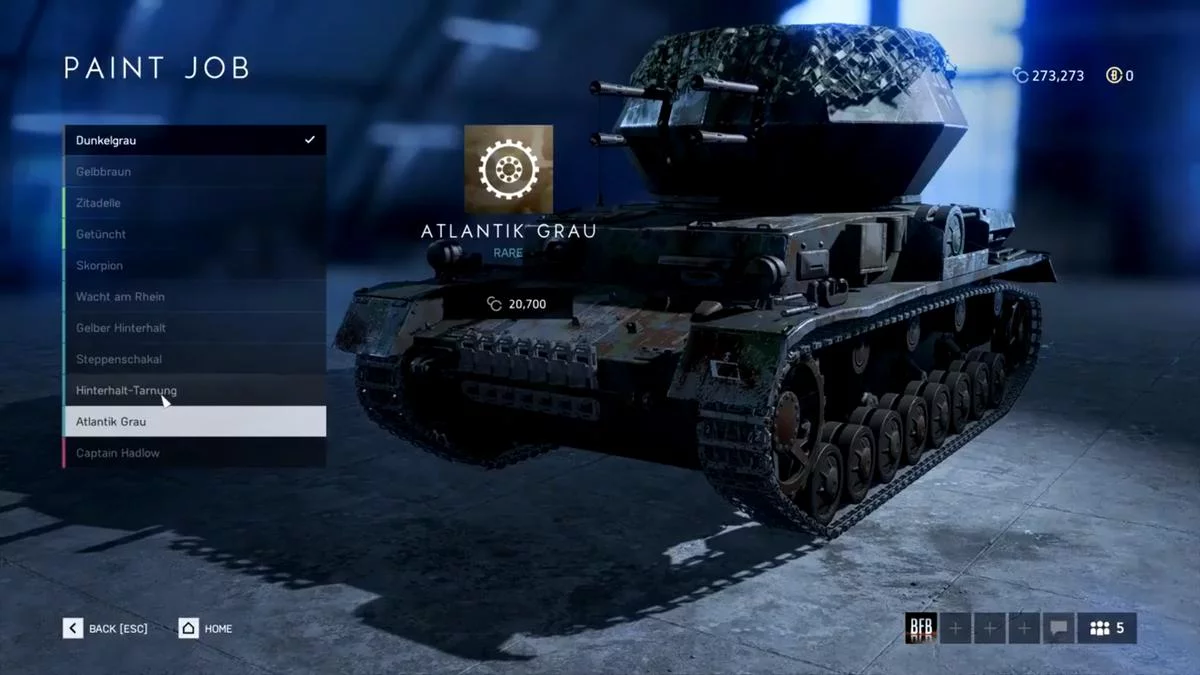Choose the Gelbbraun paint job
1200x675 pixels.
(x=195, y=172)
